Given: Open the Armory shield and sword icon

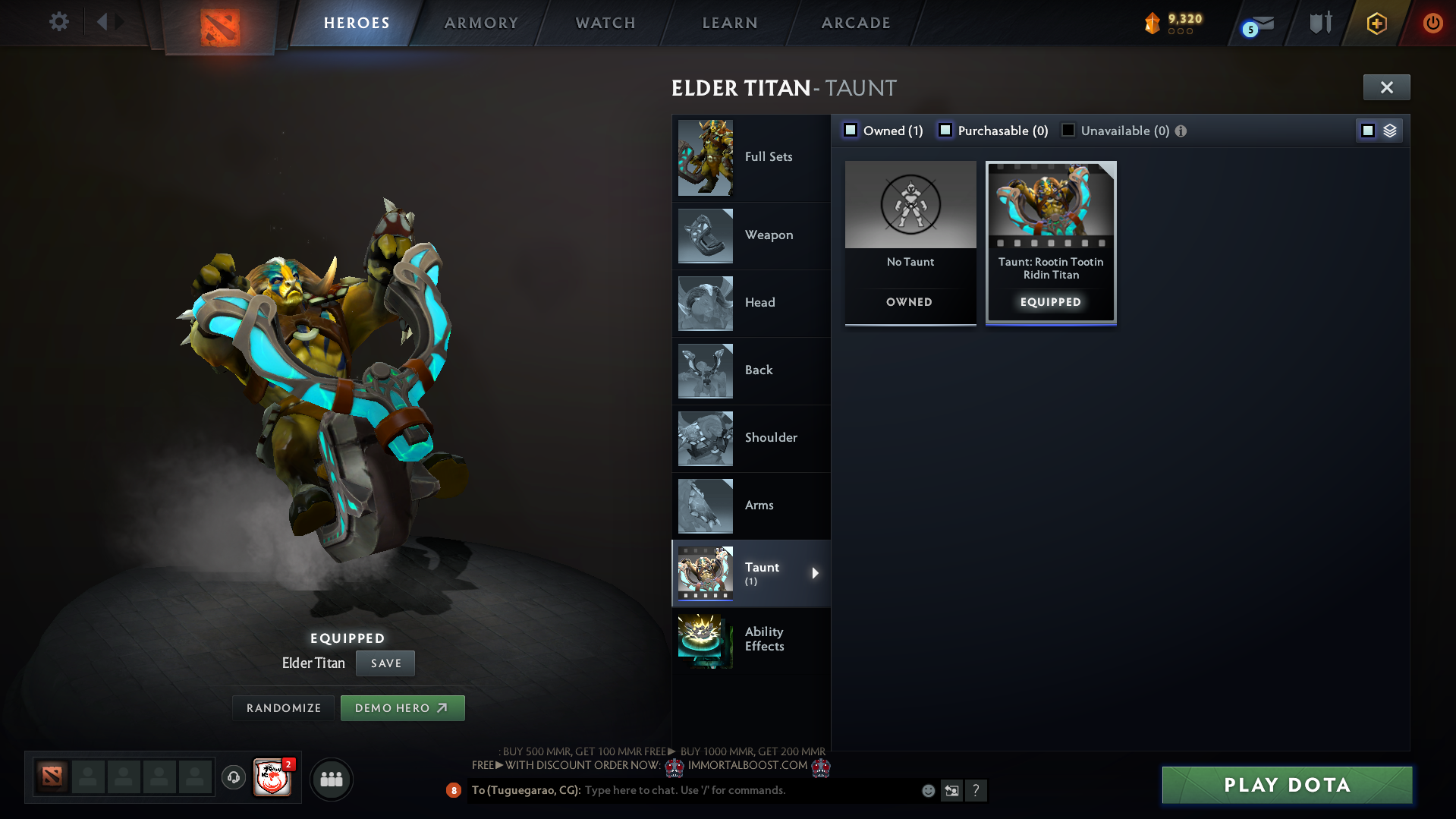Looking at the screenshot, I should coord(1319,23).
